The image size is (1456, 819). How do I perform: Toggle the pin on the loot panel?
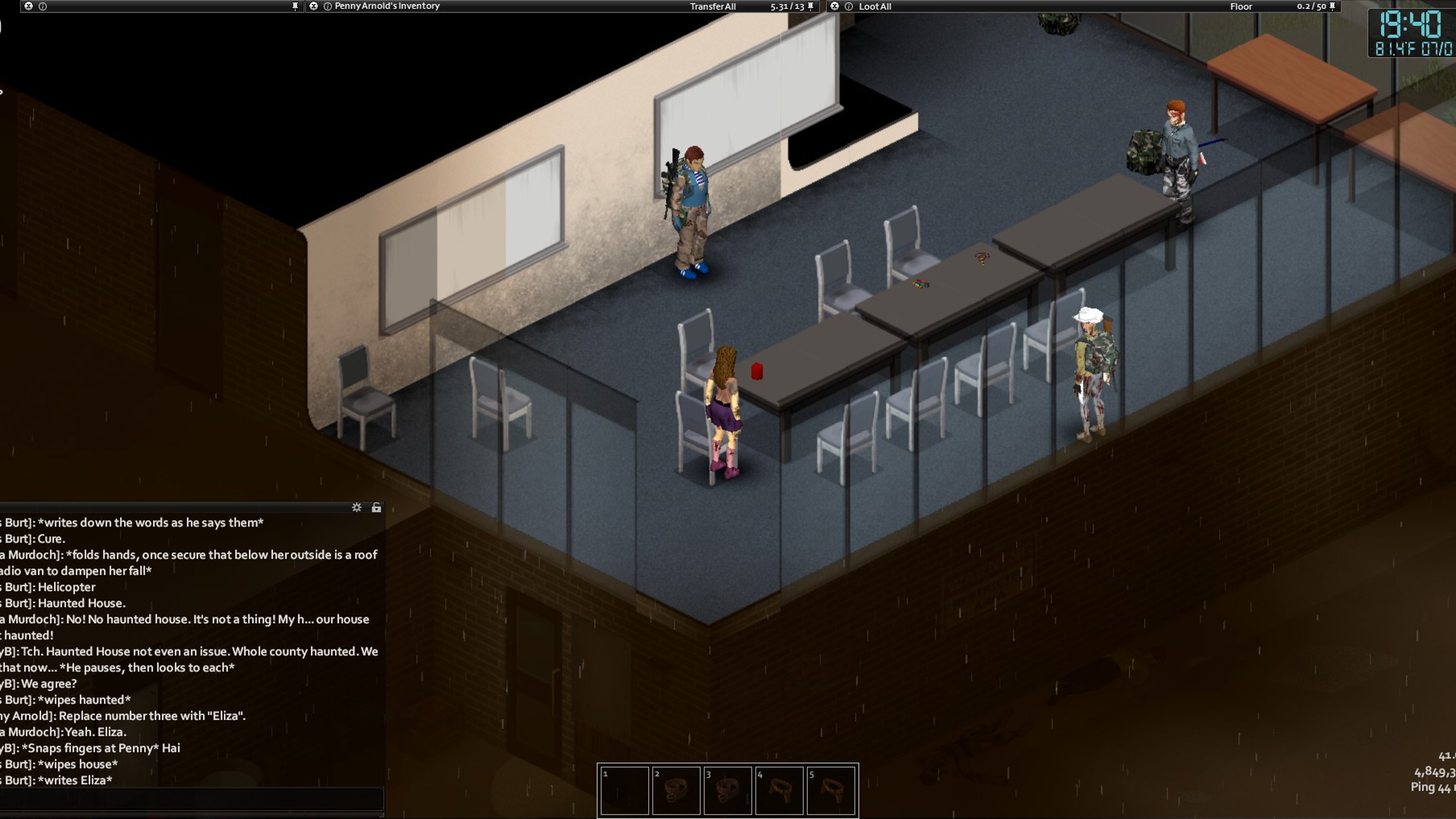(x=1332, y=6)
